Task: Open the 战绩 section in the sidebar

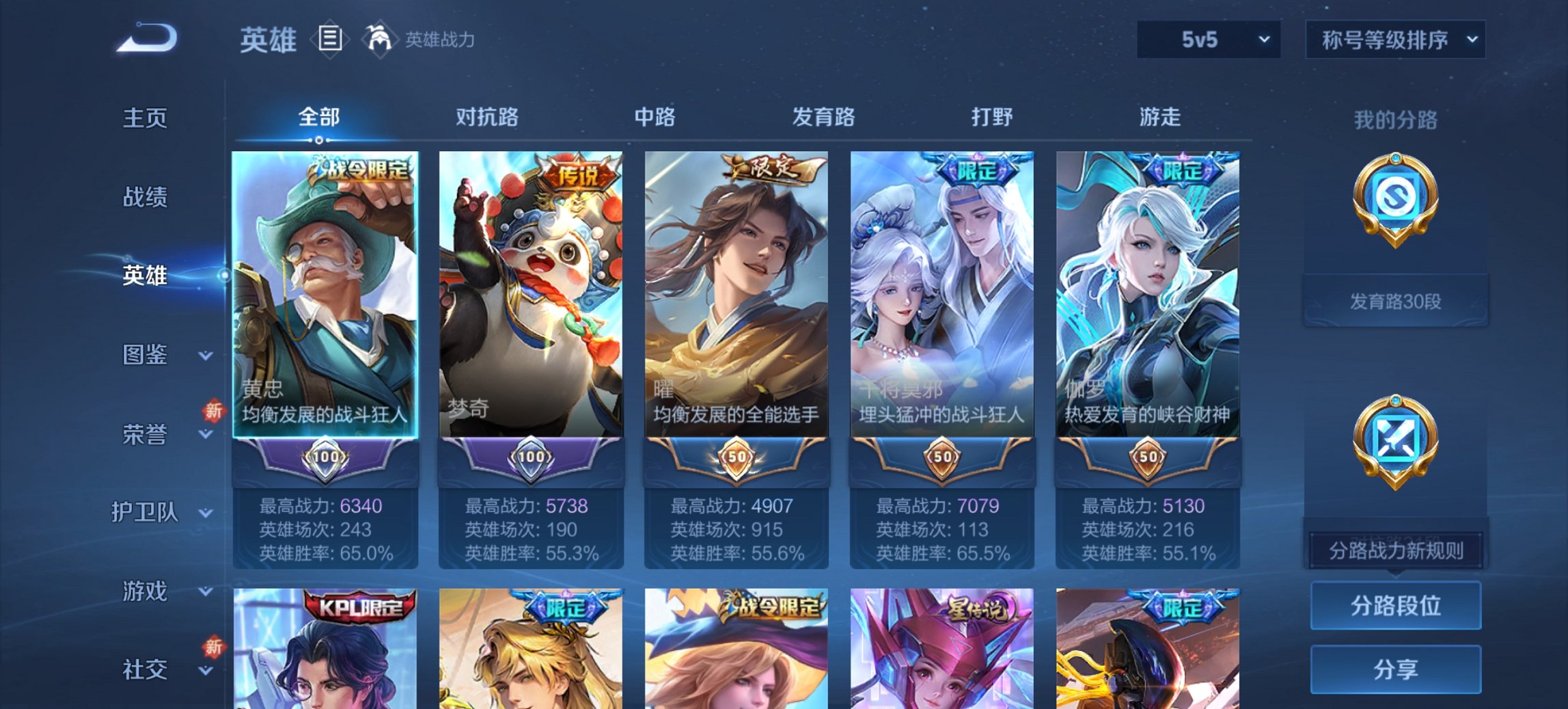Action: (x=146, y=197)
